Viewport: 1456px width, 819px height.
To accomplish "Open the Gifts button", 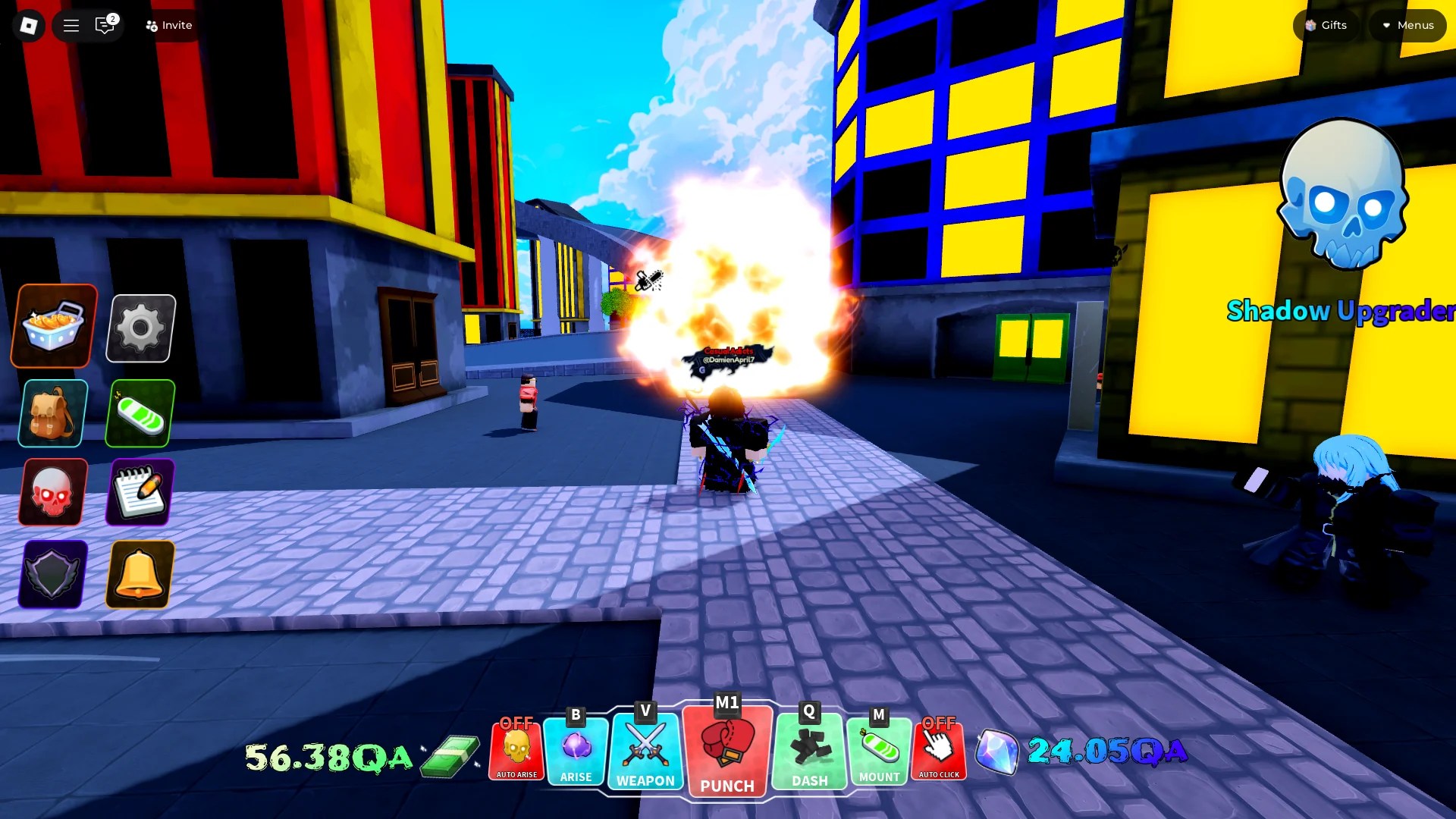I will point(1324,25).
